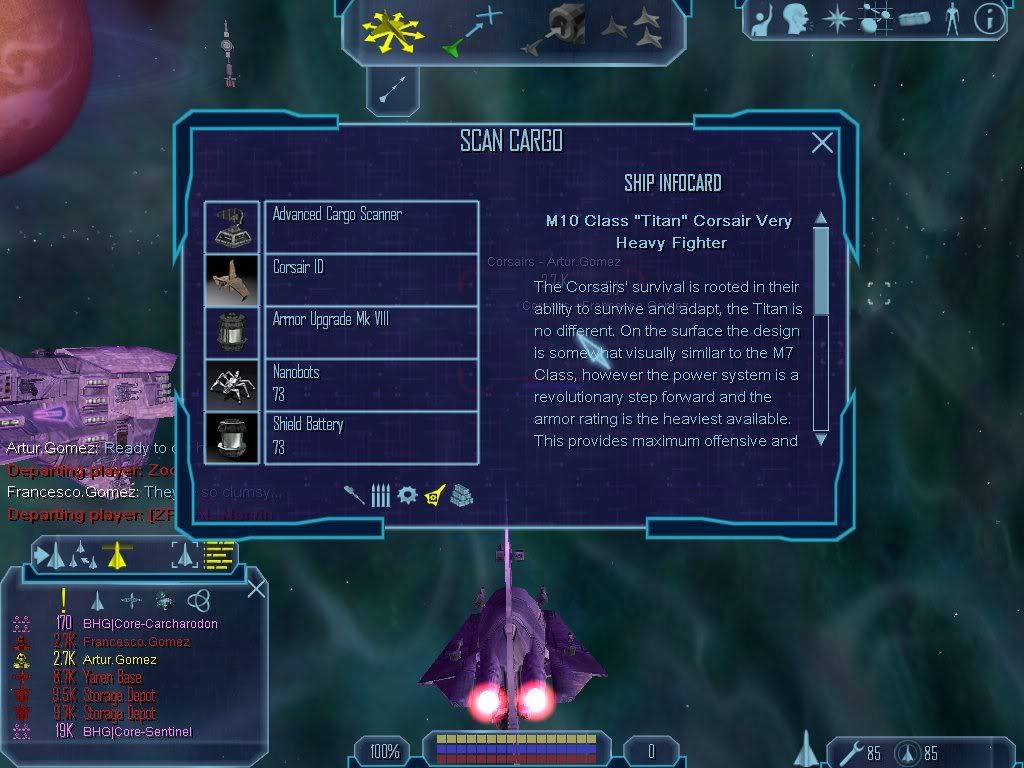1024x768 pixels.
Task: Close the contact list panel
Action: (256, 589)
